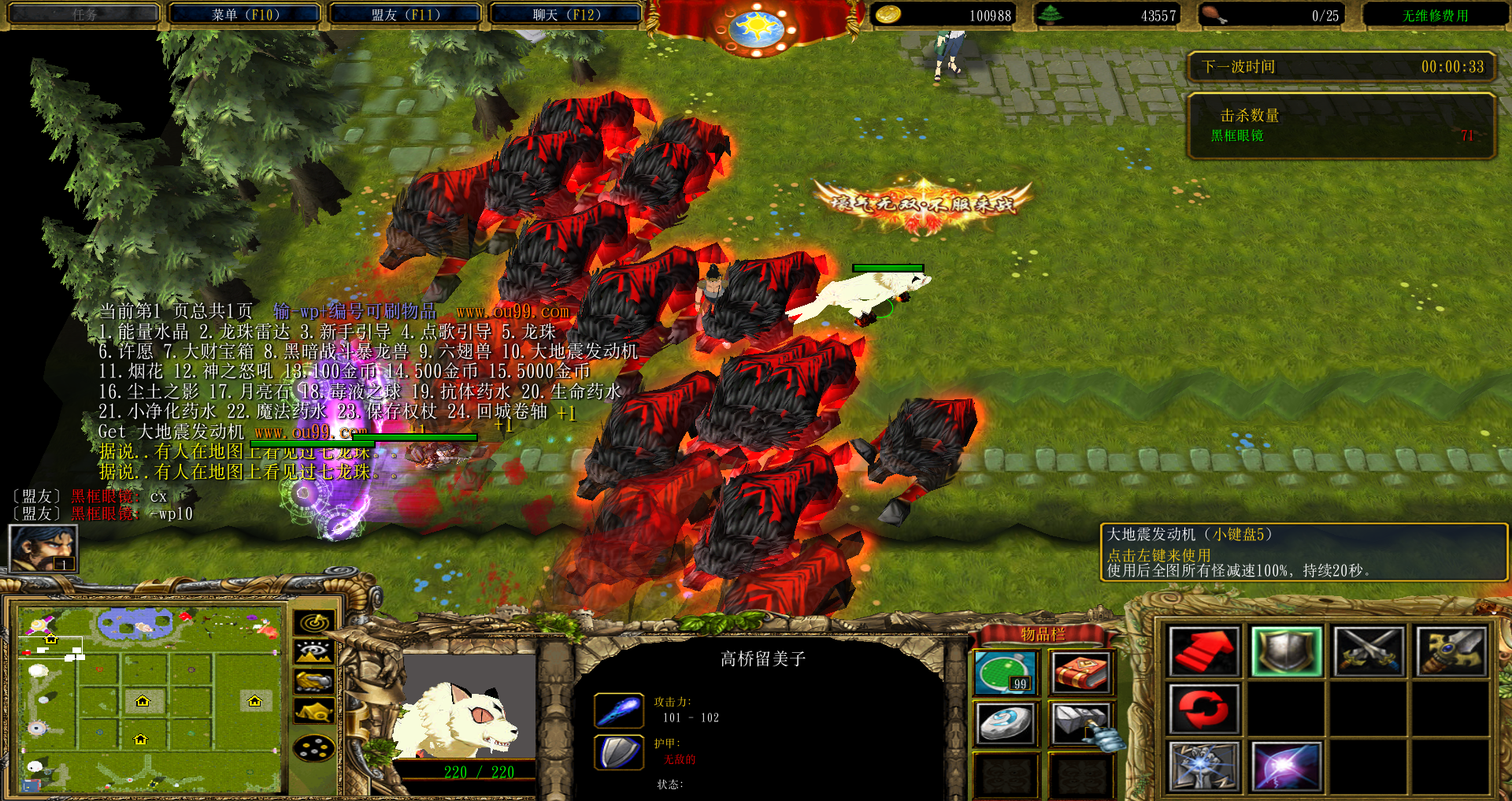Toggle minimap terrain visibility eye button

pos(314,652)
